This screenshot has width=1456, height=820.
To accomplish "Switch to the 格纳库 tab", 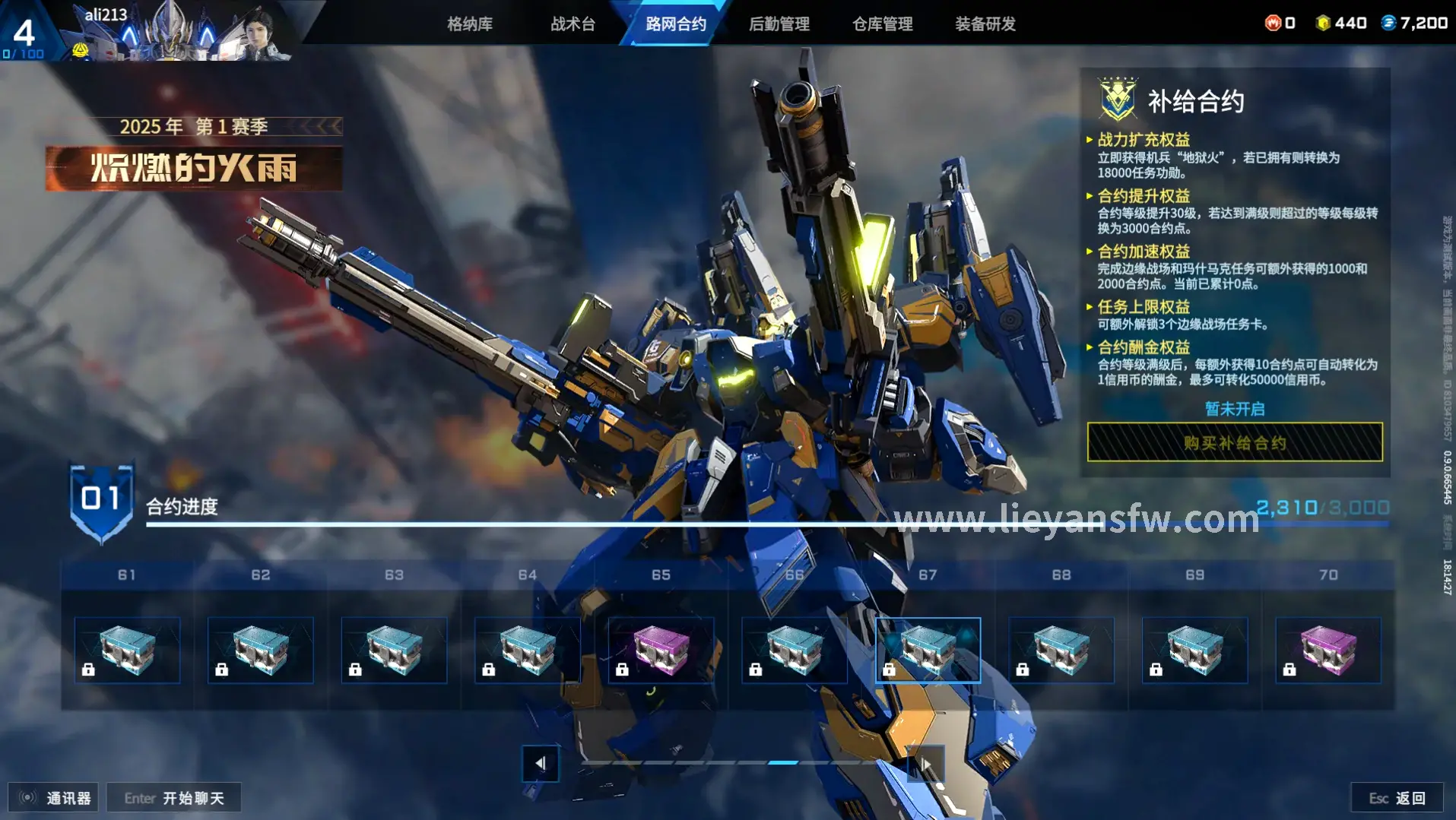I will point(469,24).
